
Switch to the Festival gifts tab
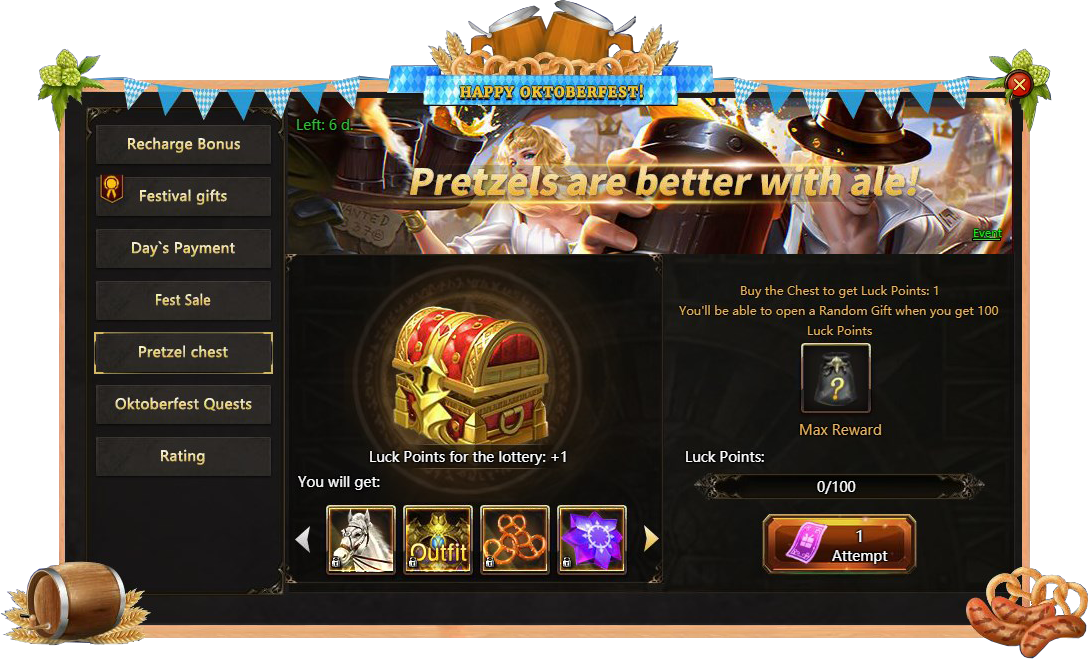coord(183,196)
